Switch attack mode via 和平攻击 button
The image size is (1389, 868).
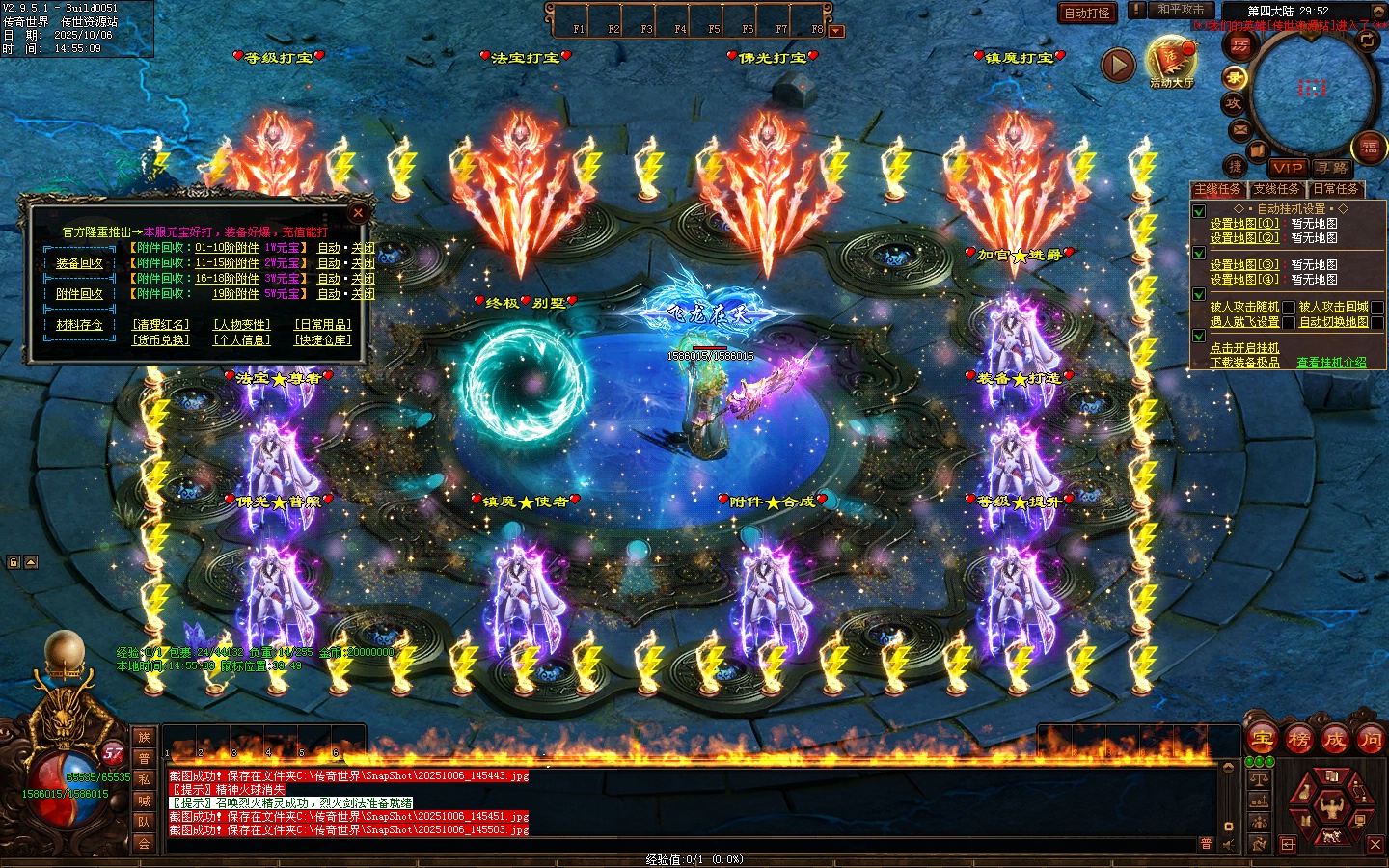point(1180,10)
